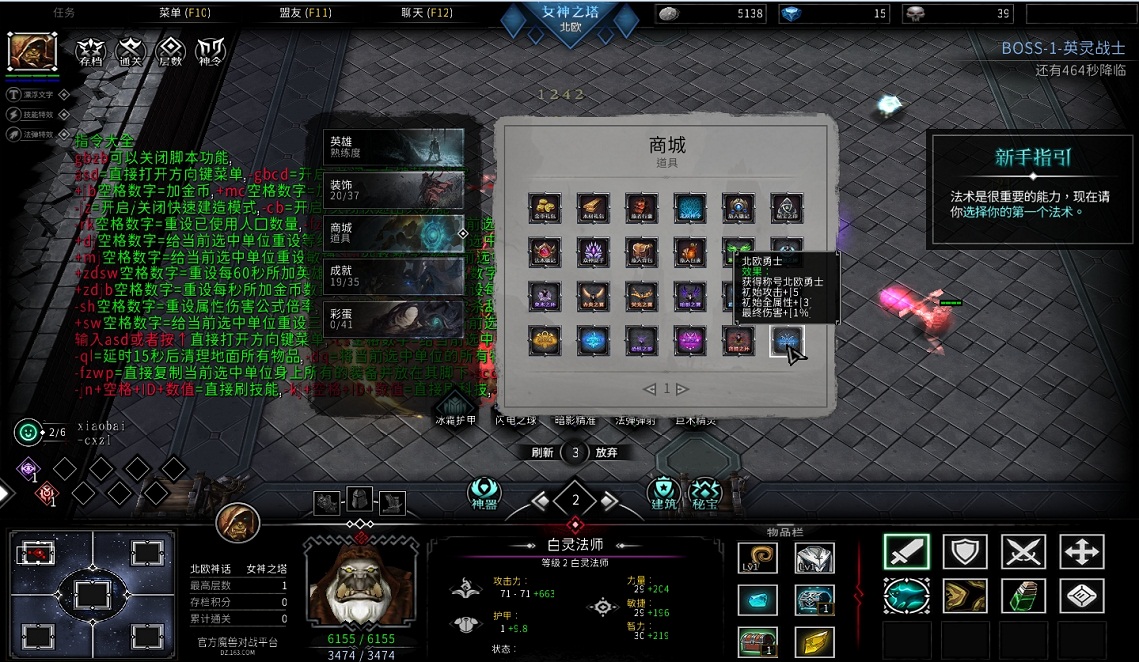1139x662 pixels.
Task: Open the 秘宝 treasure button
Action: pyautogui.click(x=706, y=493)
